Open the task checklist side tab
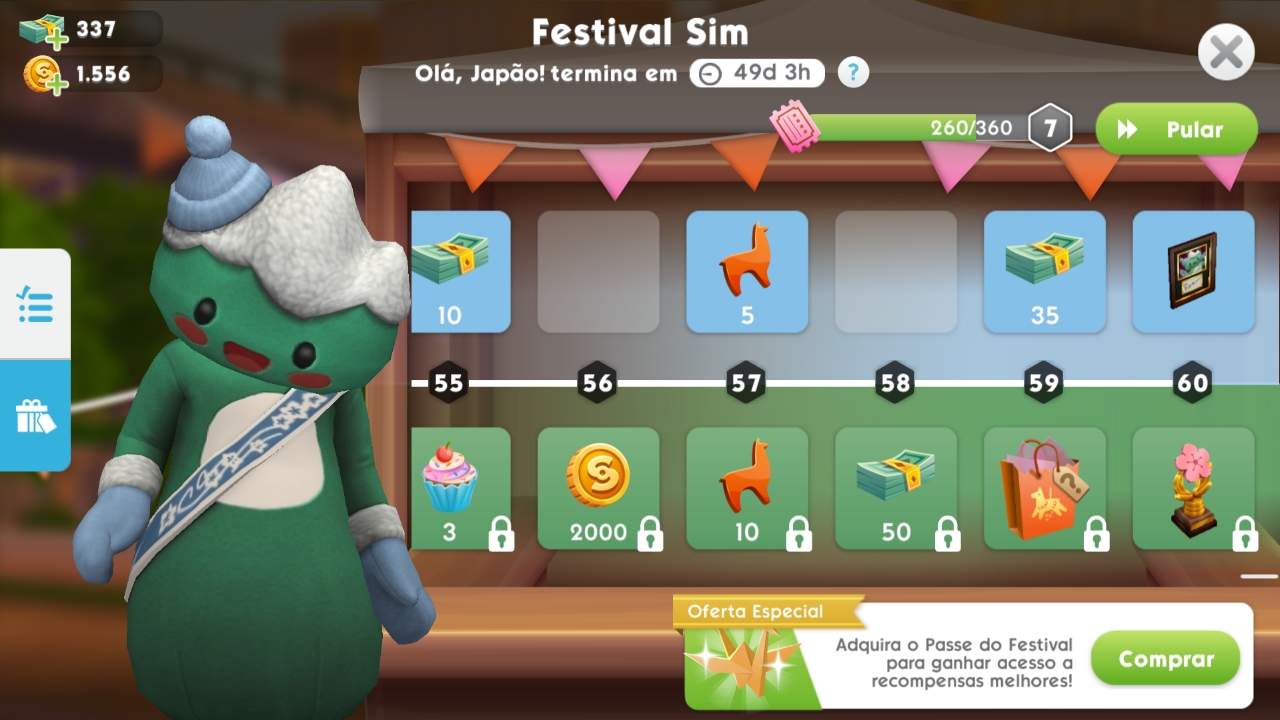 (x=35, y=304)
